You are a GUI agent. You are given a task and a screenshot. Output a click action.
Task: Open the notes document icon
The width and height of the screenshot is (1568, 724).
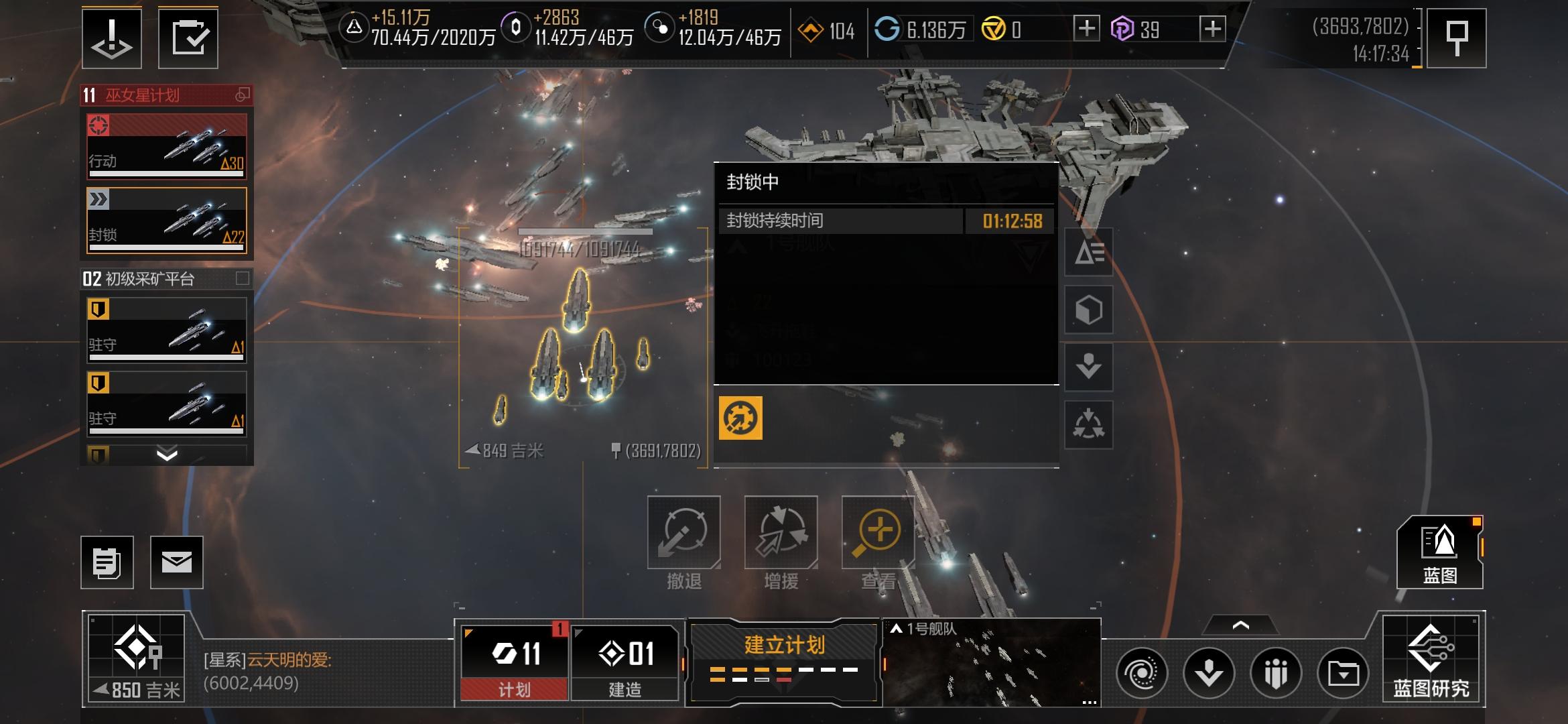click(107, 562)
